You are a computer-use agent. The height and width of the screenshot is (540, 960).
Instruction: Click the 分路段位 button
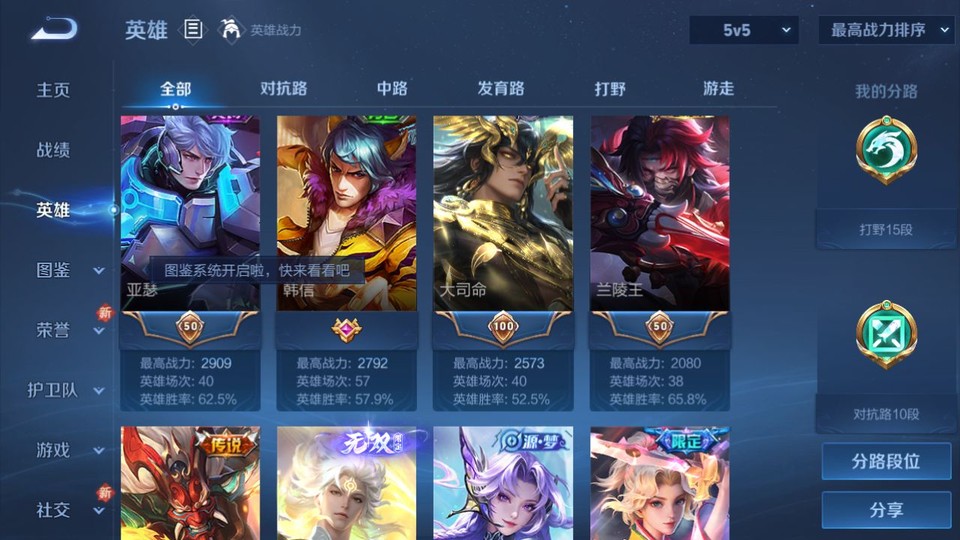tap(886, 462)
